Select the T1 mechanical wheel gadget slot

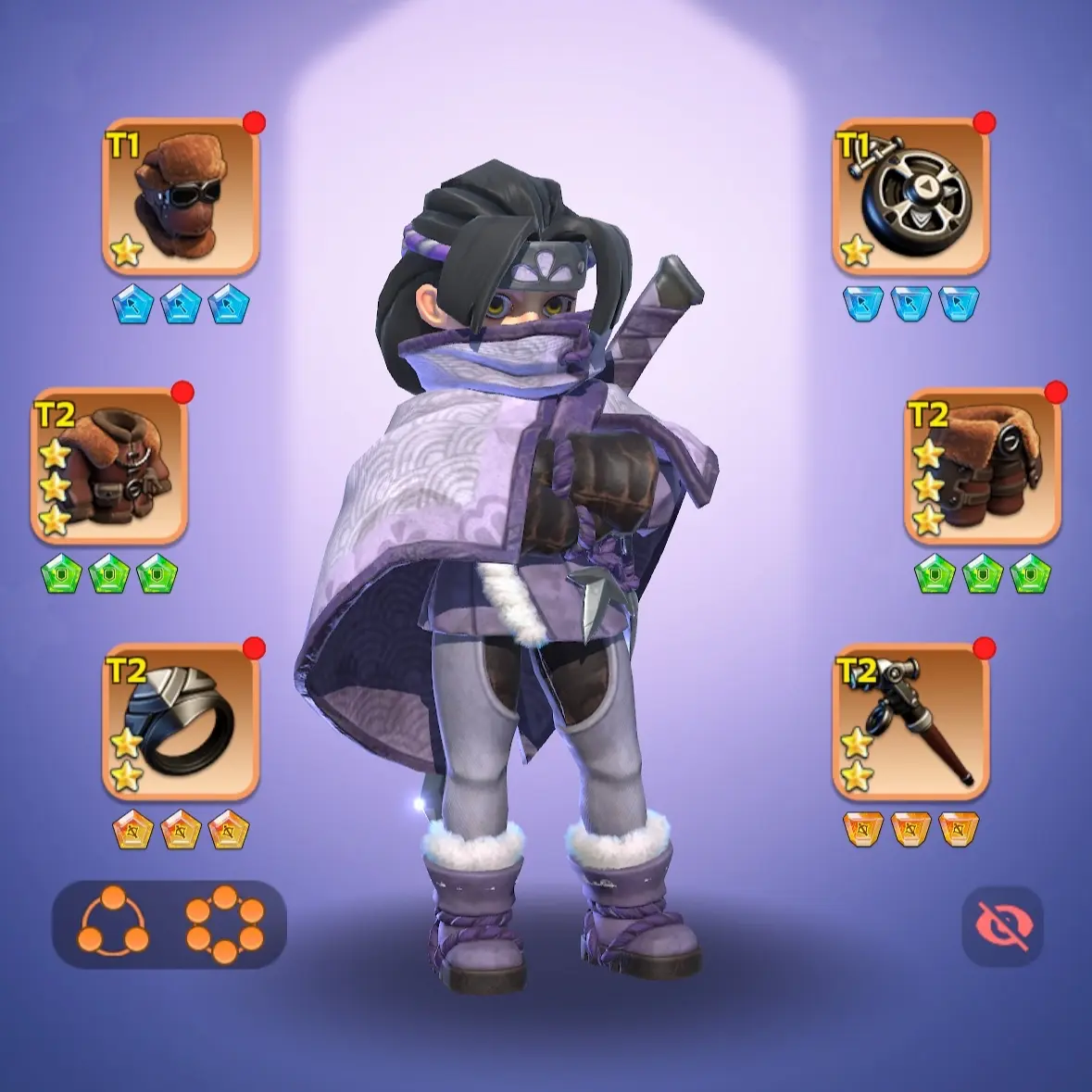(911, 197)
